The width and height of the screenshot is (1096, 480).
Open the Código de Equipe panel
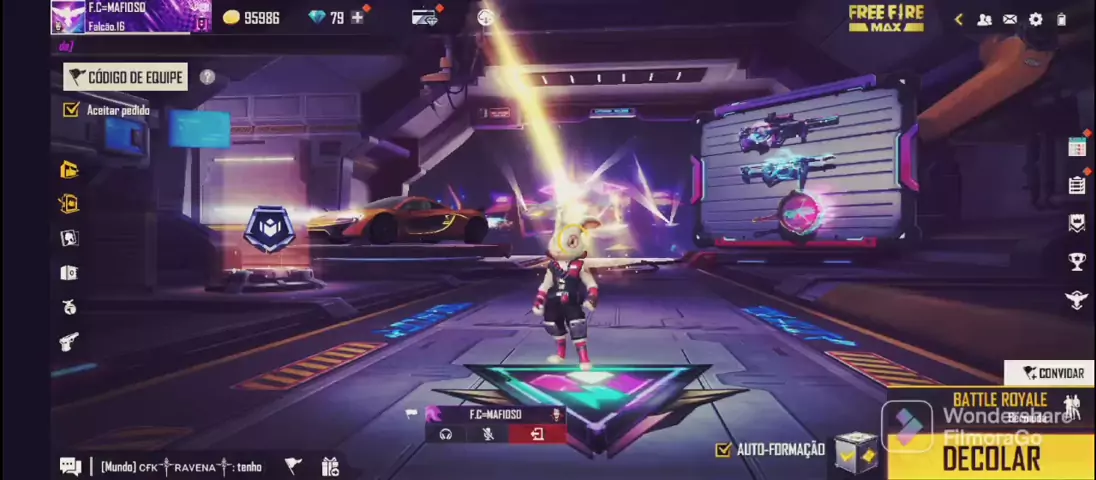pyautogui.click(x=125, y=77)
